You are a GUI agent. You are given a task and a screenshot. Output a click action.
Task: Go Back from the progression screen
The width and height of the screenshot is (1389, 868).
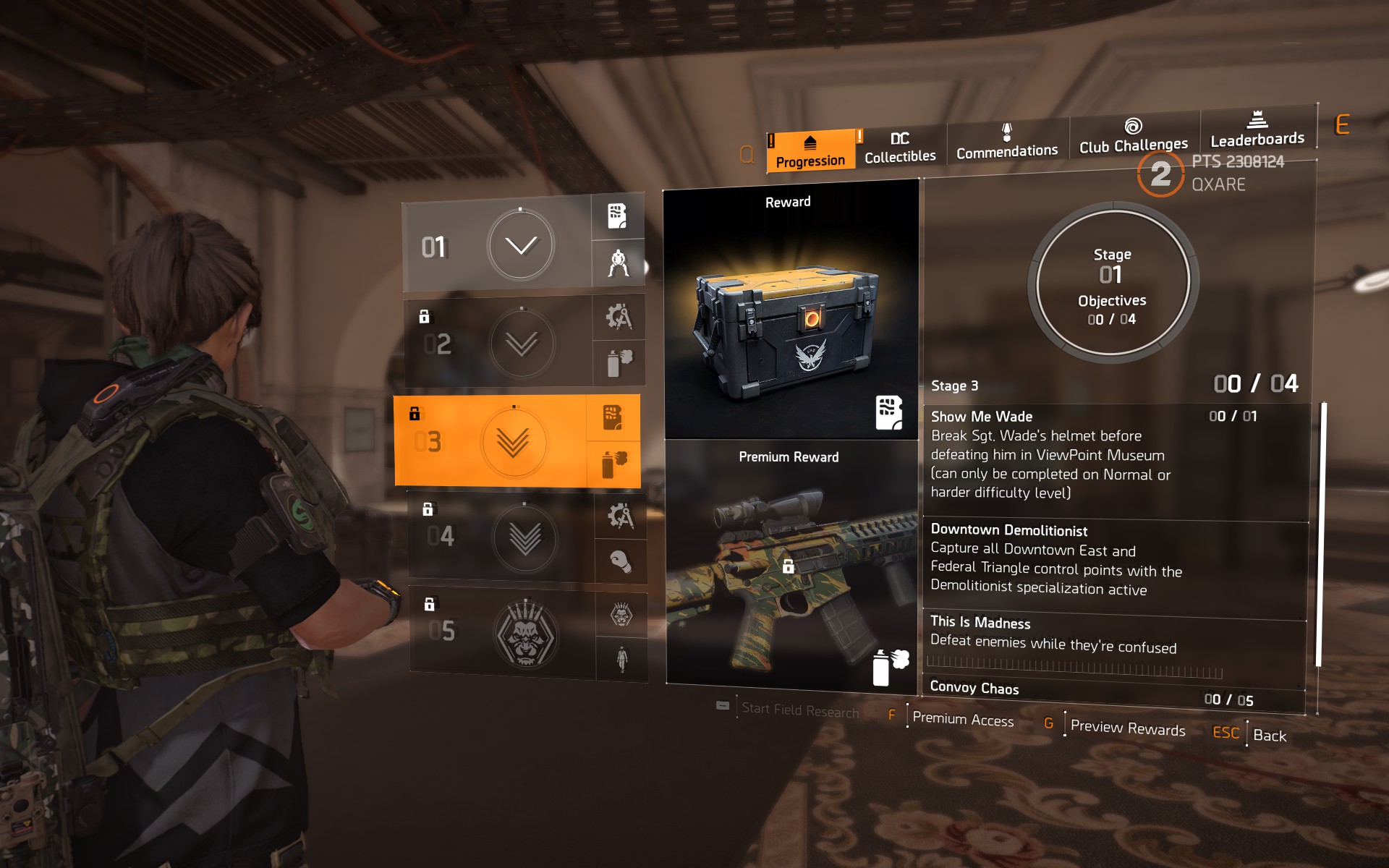(x=1269, y=736)
